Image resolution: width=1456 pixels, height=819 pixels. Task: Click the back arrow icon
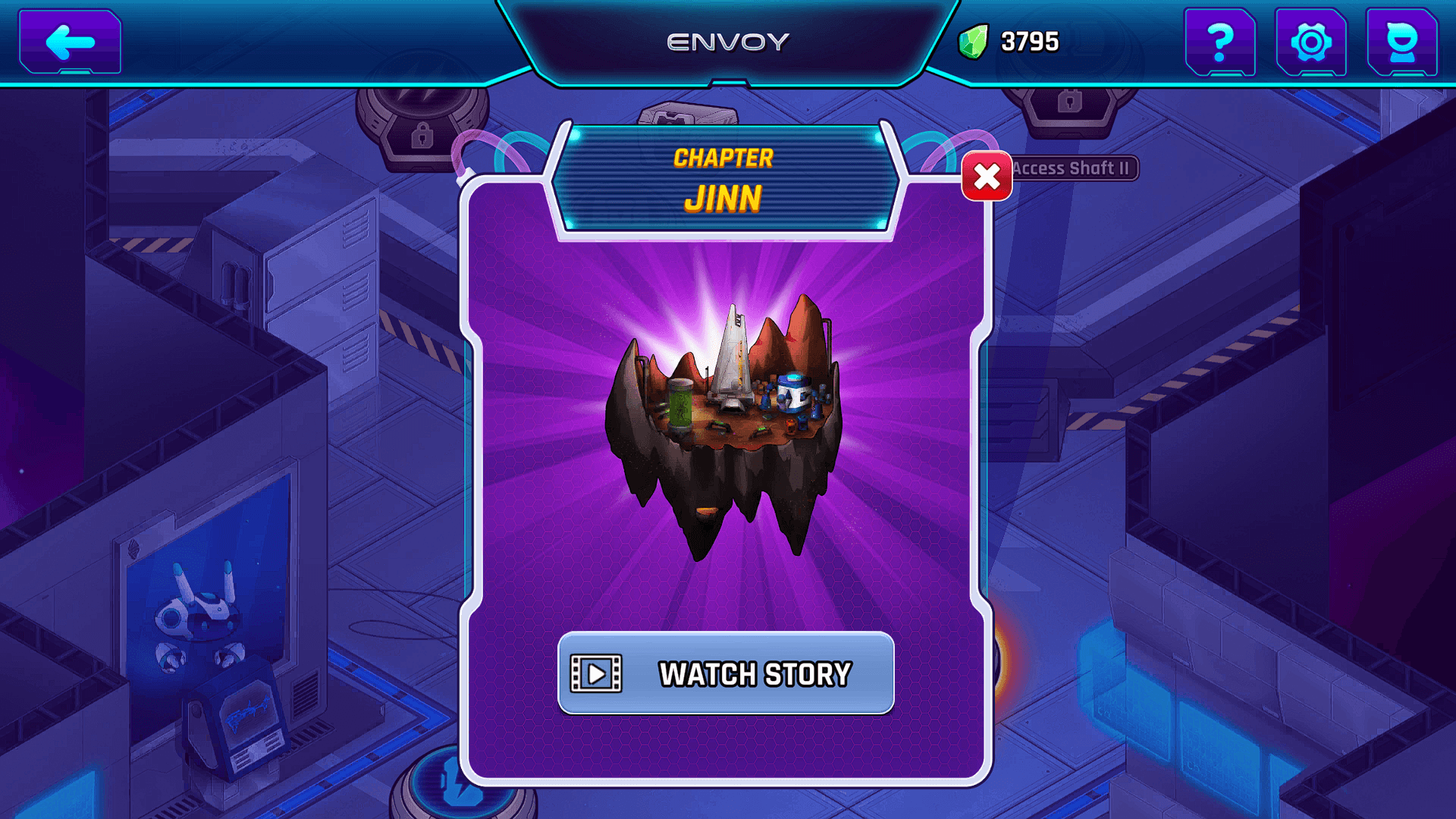(x=68, y=42)
